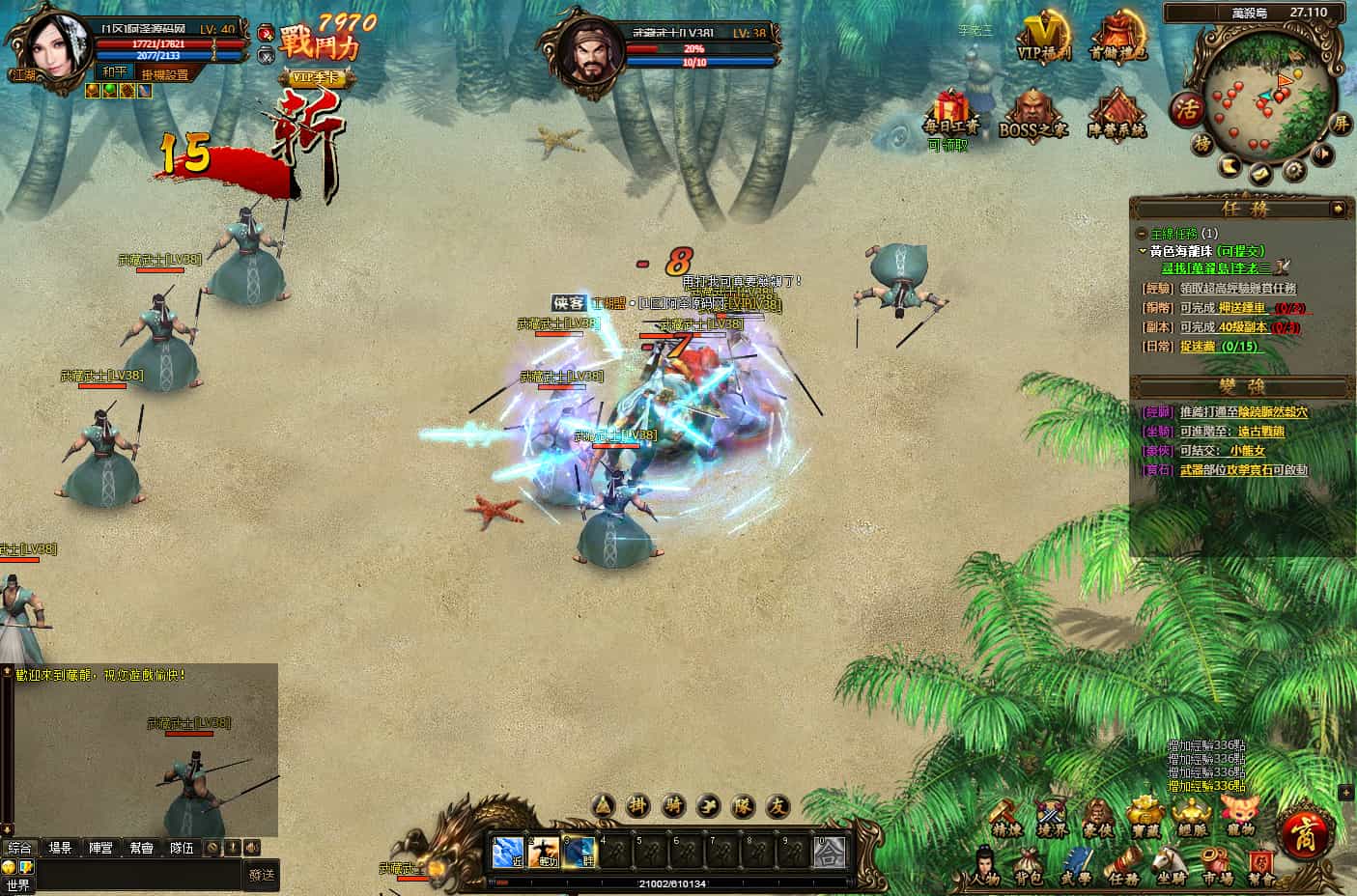
Task: Open the 寵物 pet menu
Action: pyautogui.click(x=1240, y=816)
